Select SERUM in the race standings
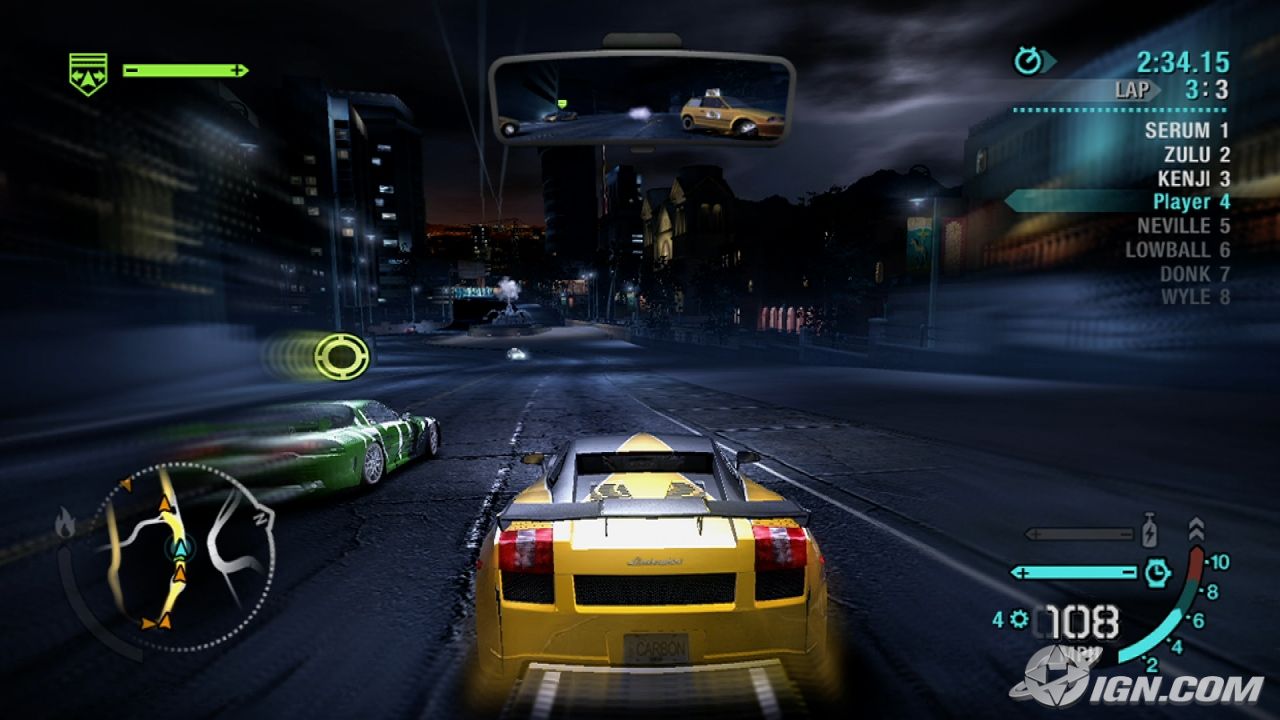This screenshot has width=1280, height=720. pyautogui.click(x=1186, y=130)
